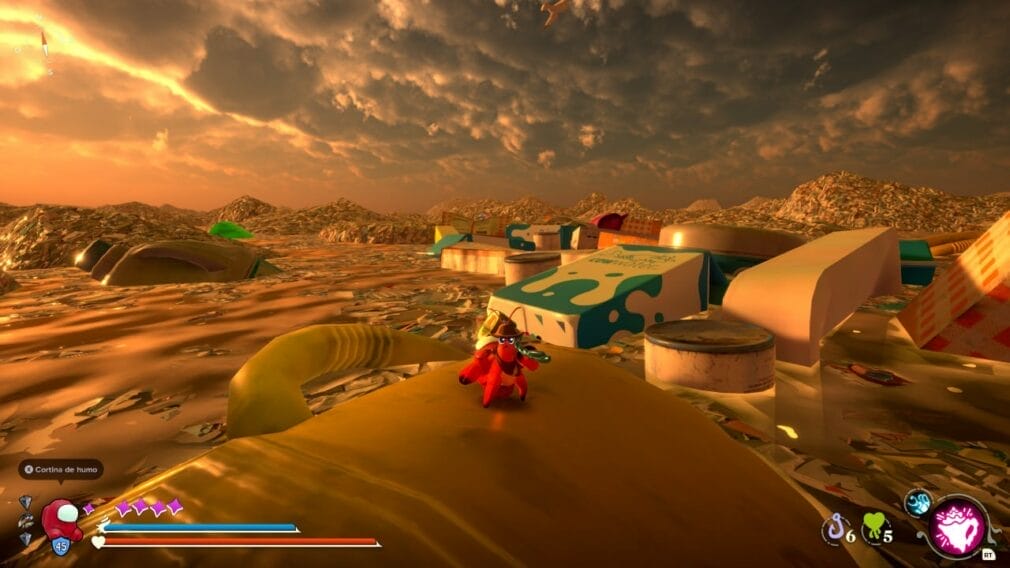Select the Cortina de humo skill label
The width and height of the screenshot is (1010, 568).
coord(60,469)
